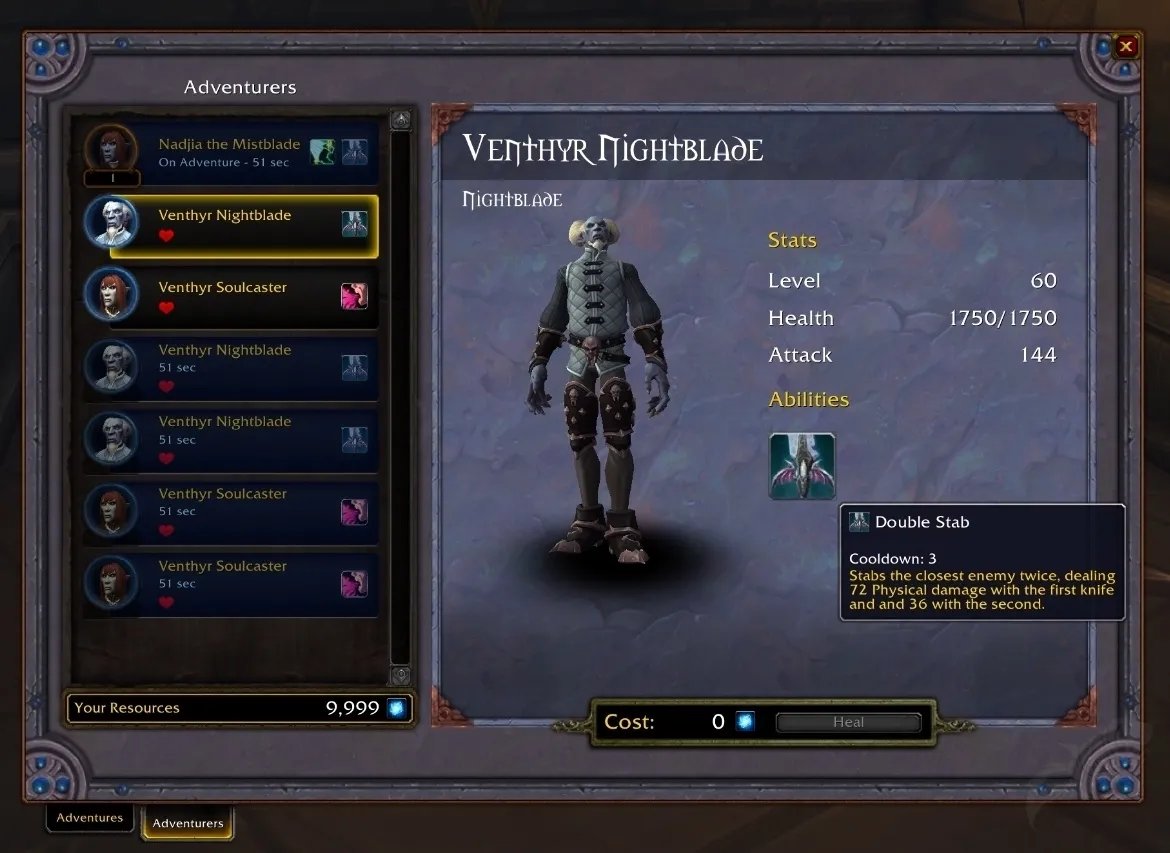Click the Heal button
1170x853 pixels.
848,722
